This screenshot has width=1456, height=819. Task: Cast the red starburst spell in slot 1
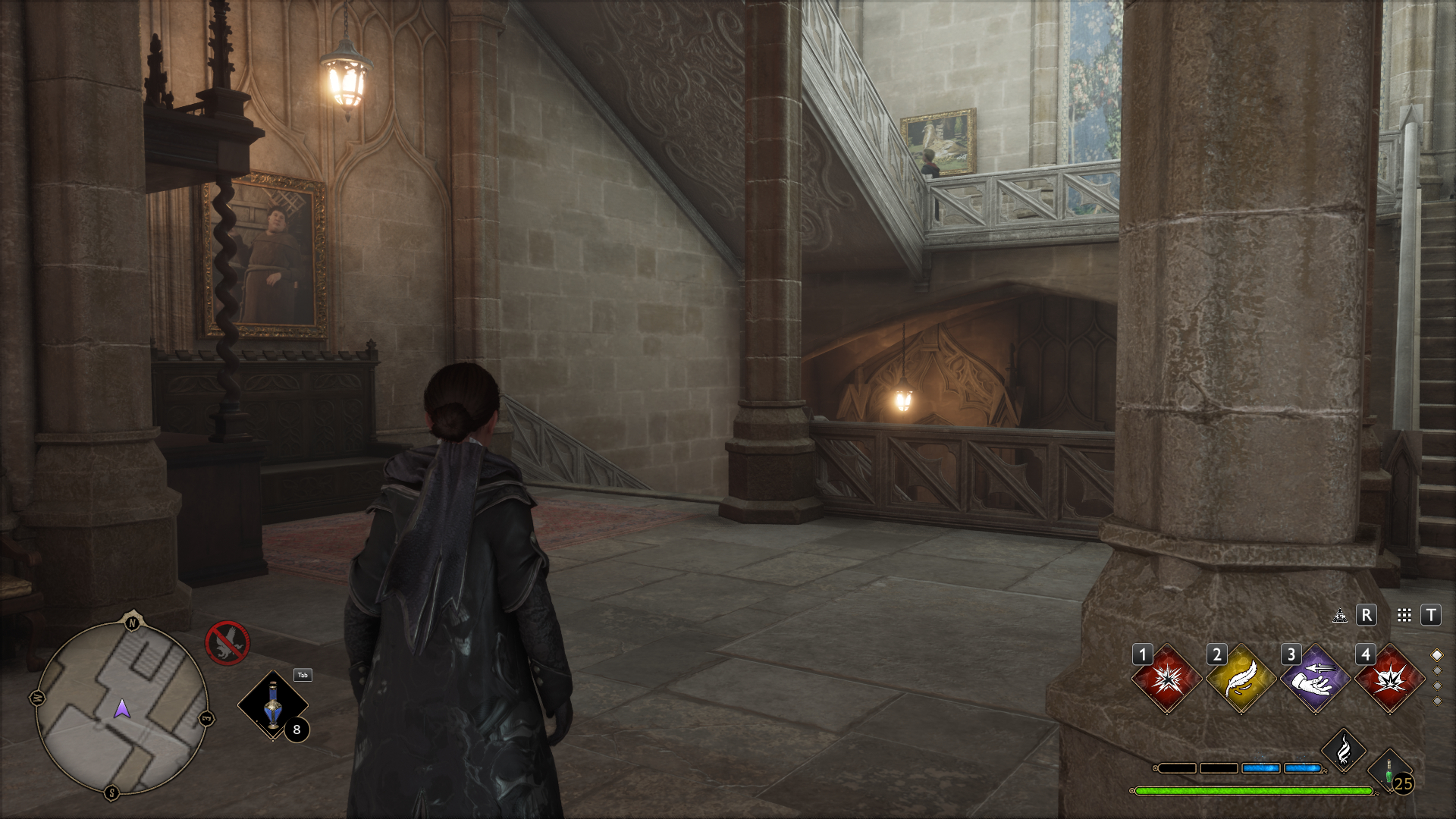(x=1166, y=679)
